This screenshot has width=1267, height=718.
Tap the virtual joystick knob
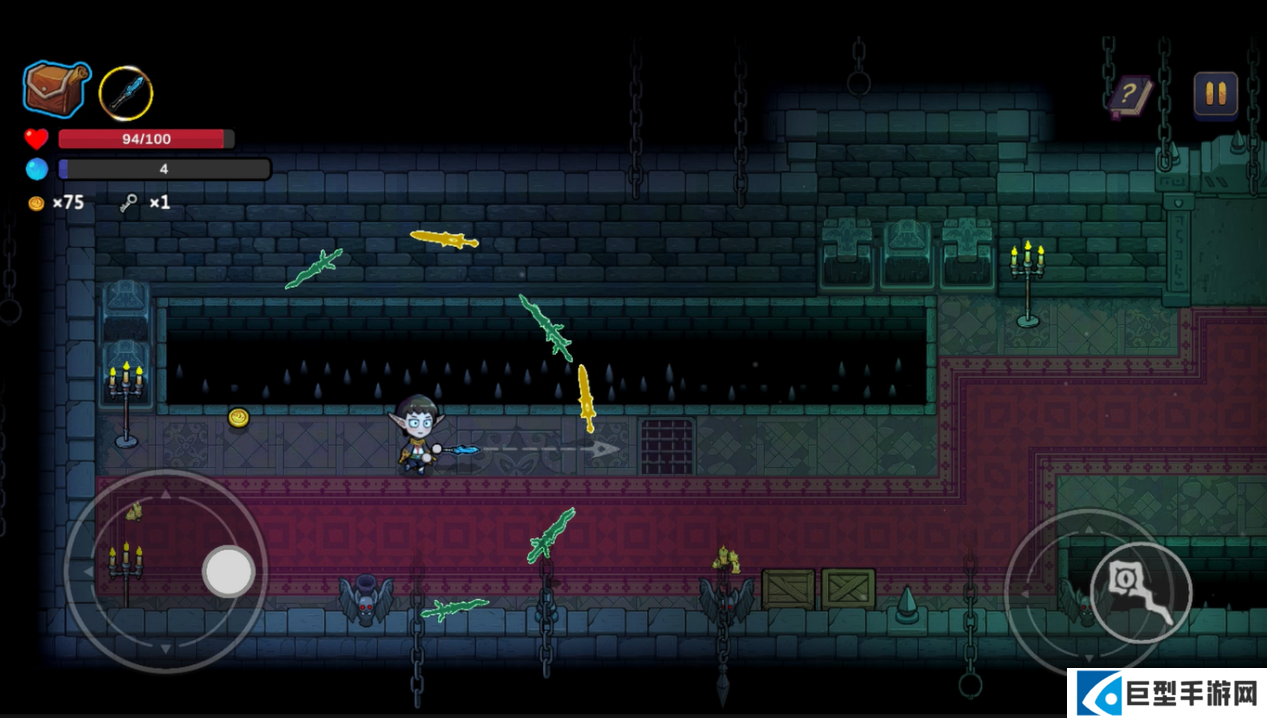[x=229, y=572]
